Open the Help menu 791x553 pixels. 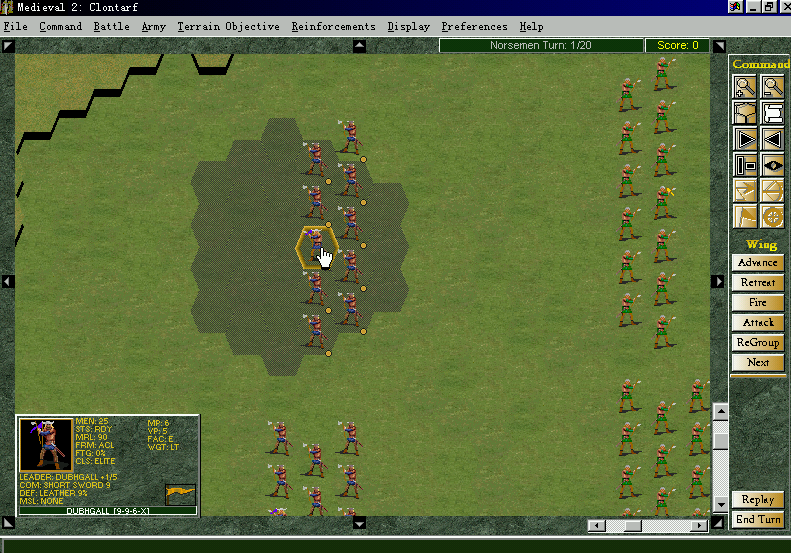point(531,26)
